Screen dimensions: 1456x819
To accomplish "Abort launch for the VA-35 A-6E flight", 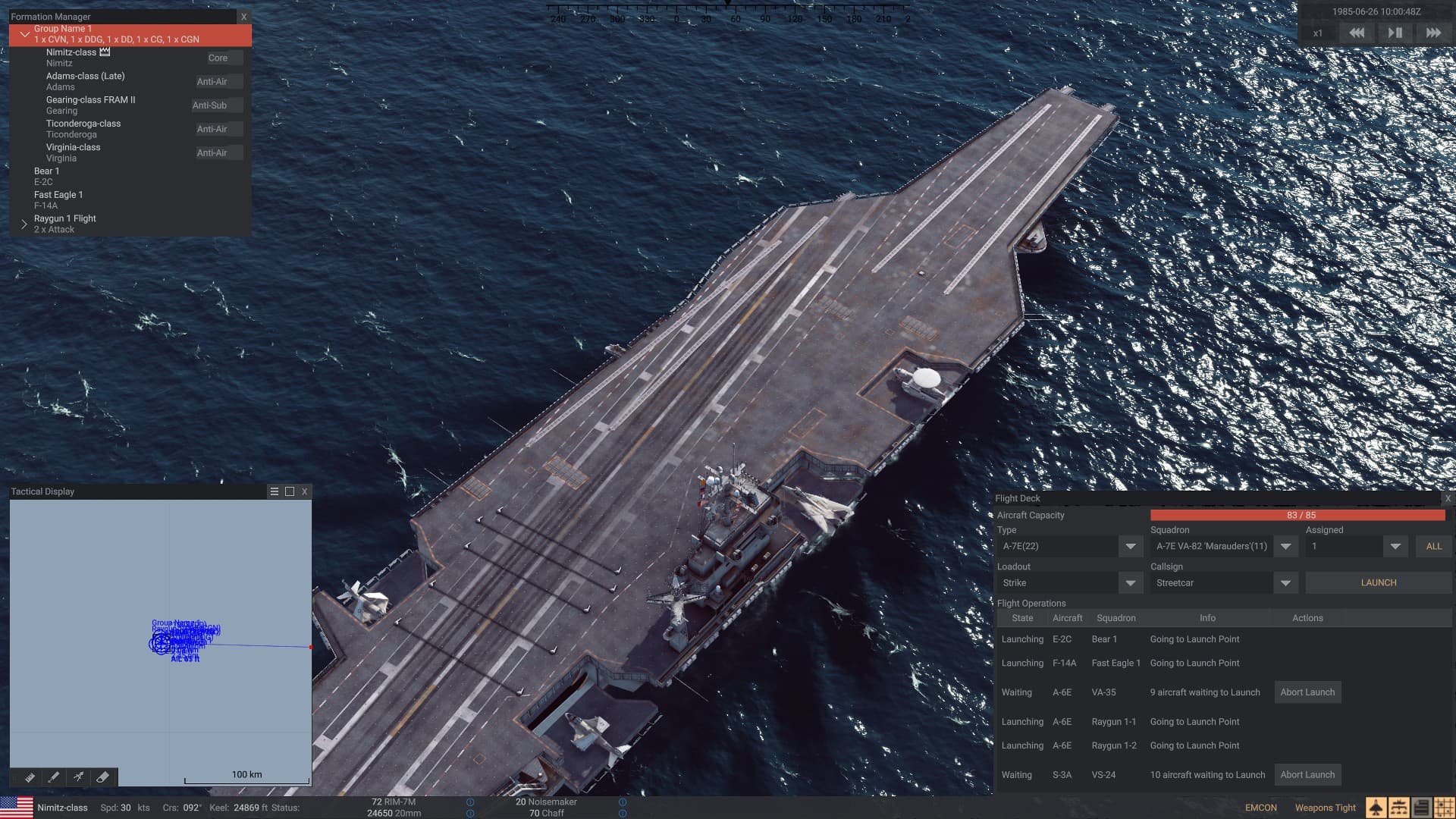I will pos(1307,692).
